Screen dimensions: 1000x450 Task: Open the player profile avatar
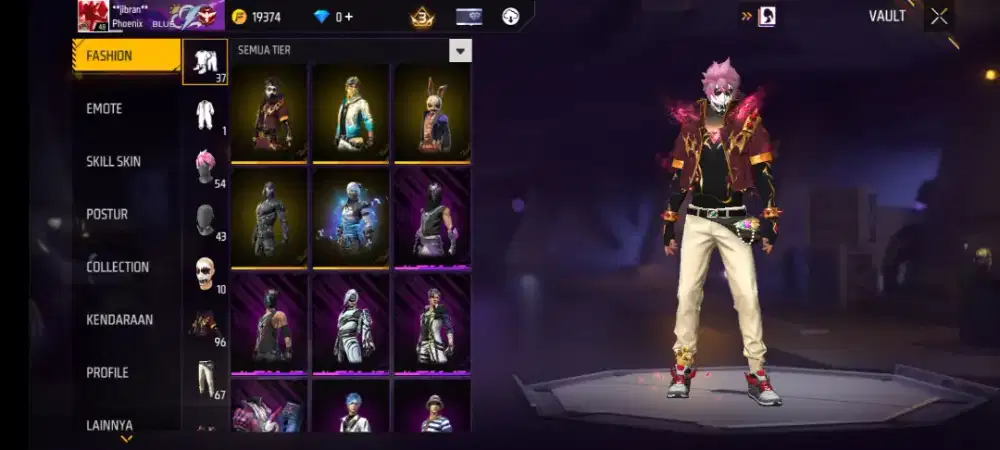click(x=93, y=16)
